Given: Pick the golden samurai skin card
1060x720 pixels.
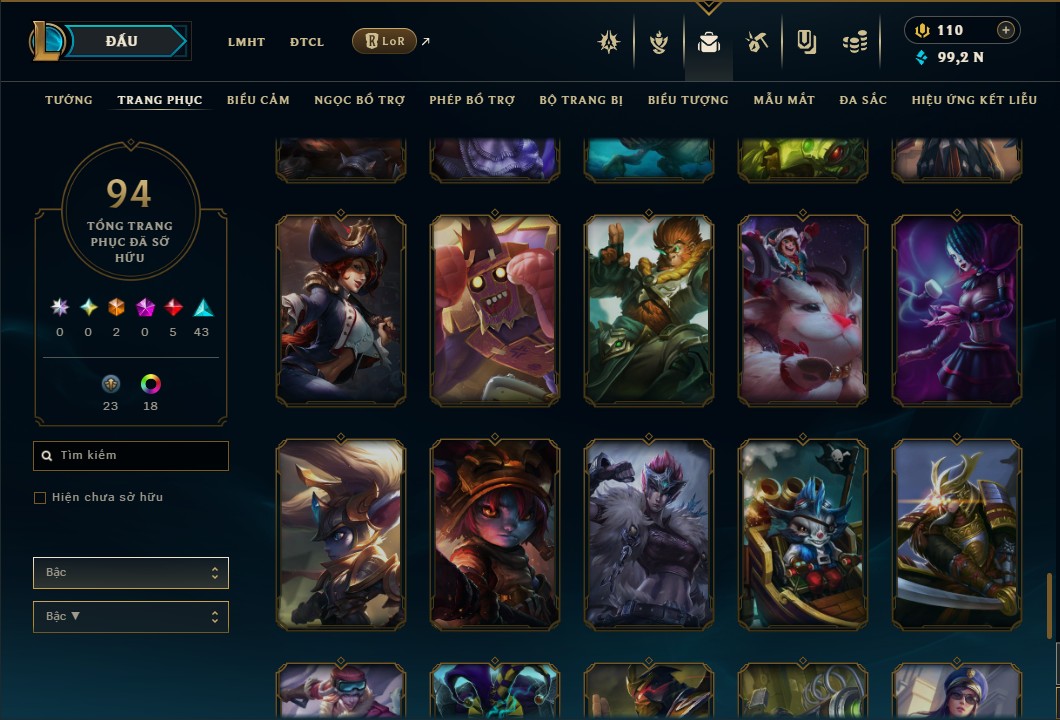Looking at the screenshot, I should point(957,535).
